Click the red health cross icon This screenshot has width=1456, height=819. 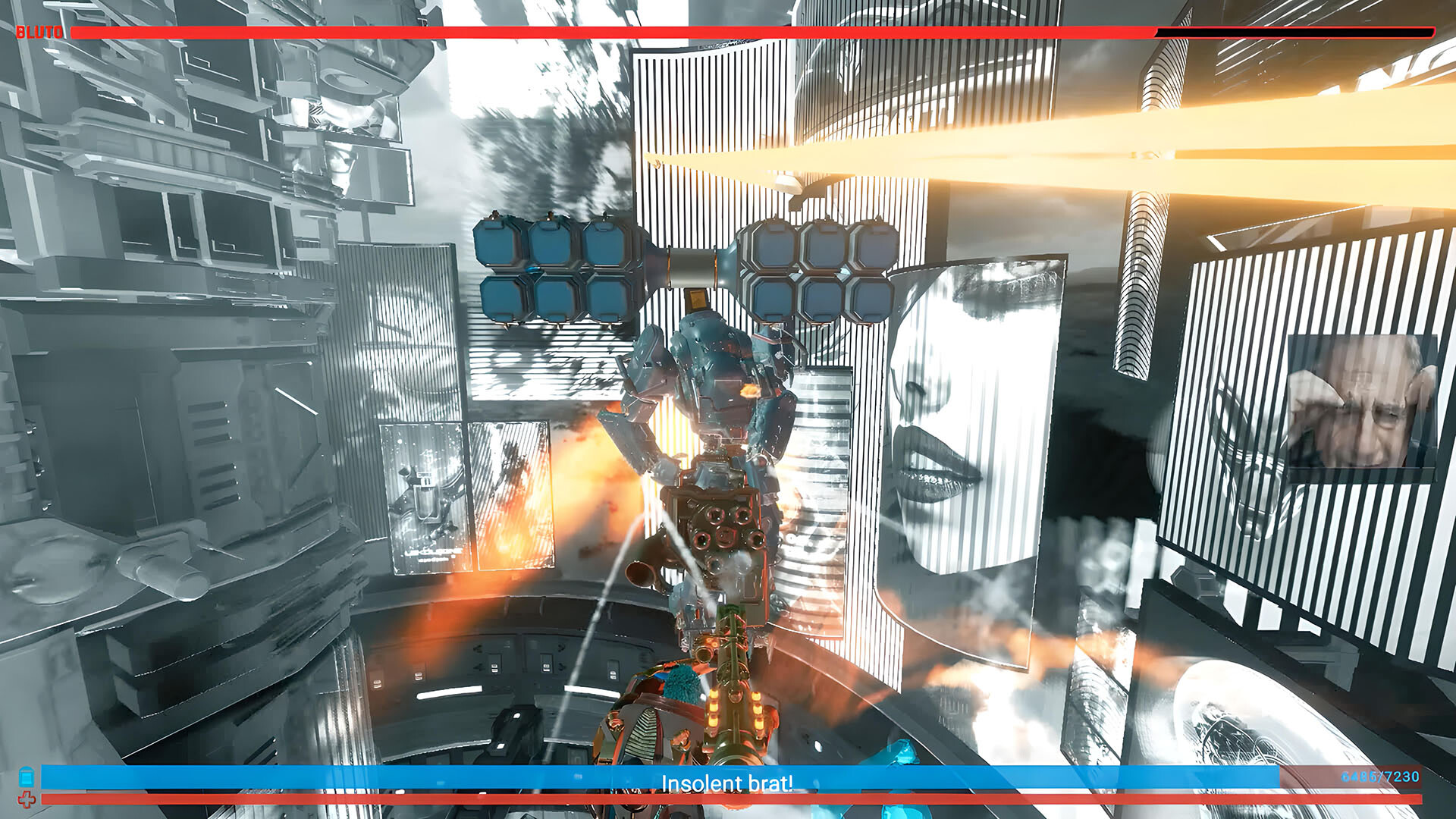tap(28, 800)
